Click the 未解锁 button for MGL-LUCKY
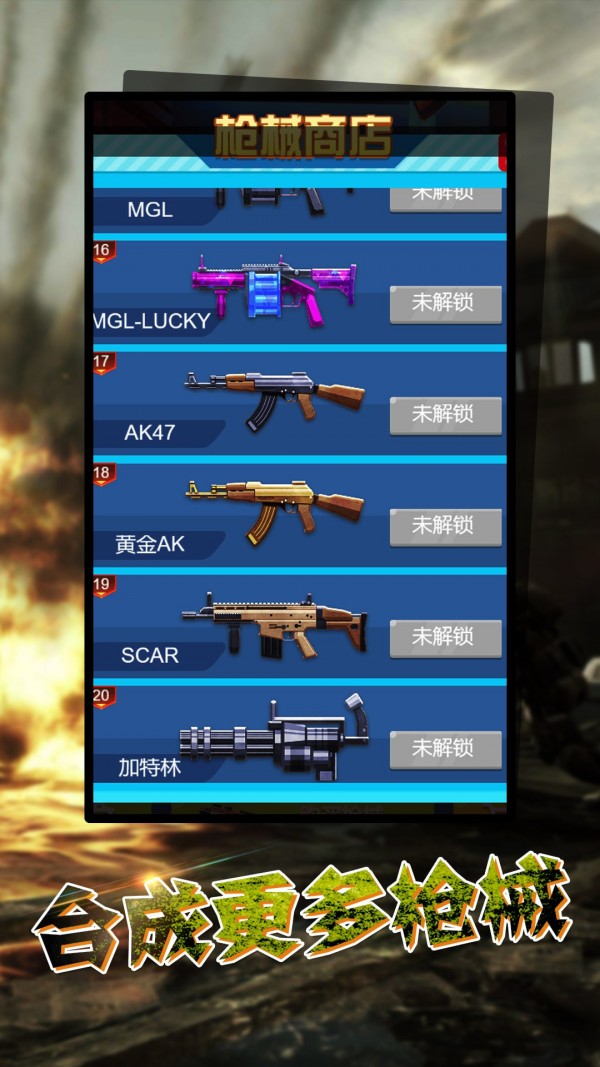 (445, 303)
